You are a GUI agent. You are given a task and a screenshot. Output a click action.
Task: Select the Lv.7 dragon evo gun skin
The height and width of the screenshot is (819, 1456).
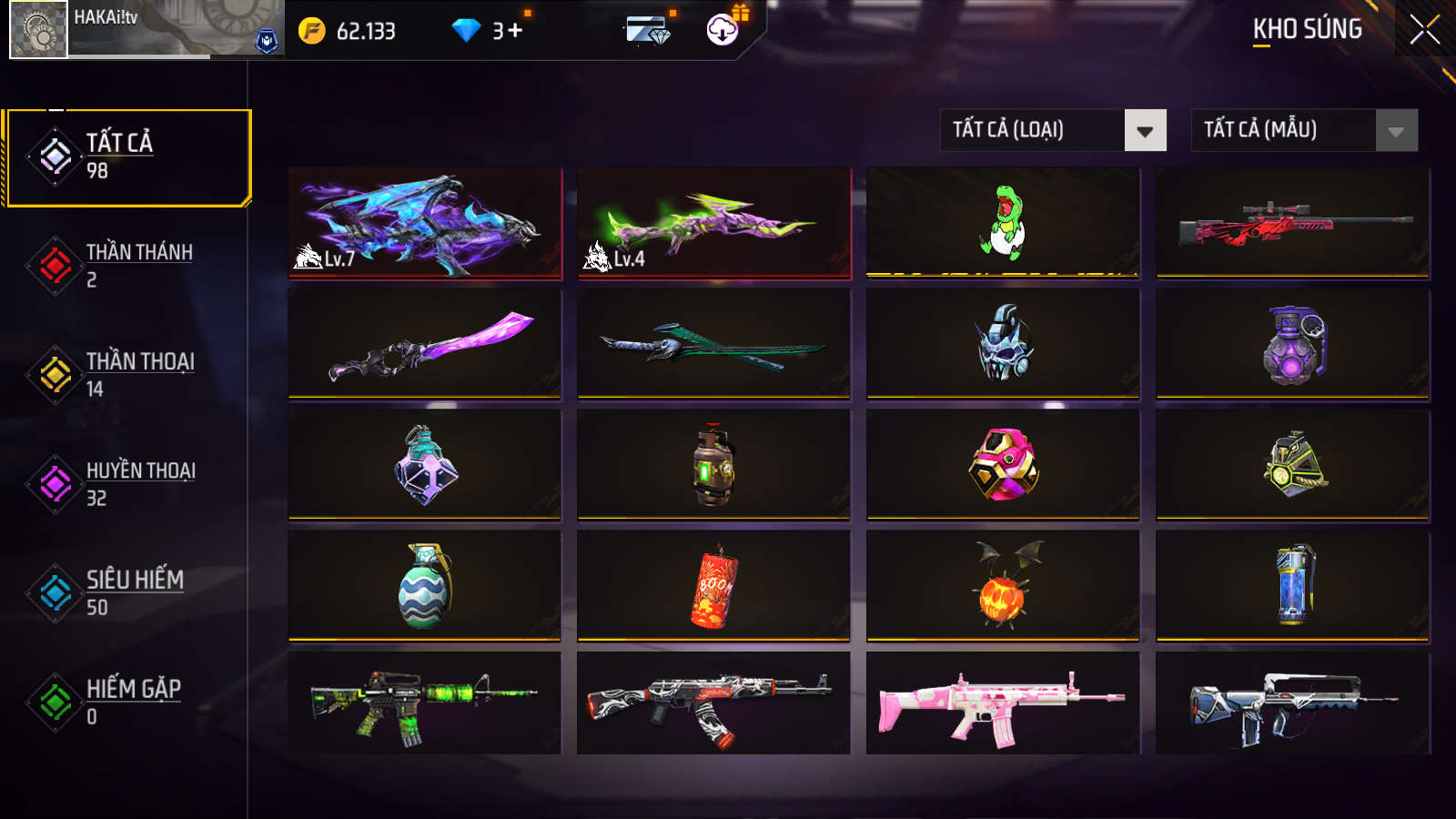click(x=424, y=221)
